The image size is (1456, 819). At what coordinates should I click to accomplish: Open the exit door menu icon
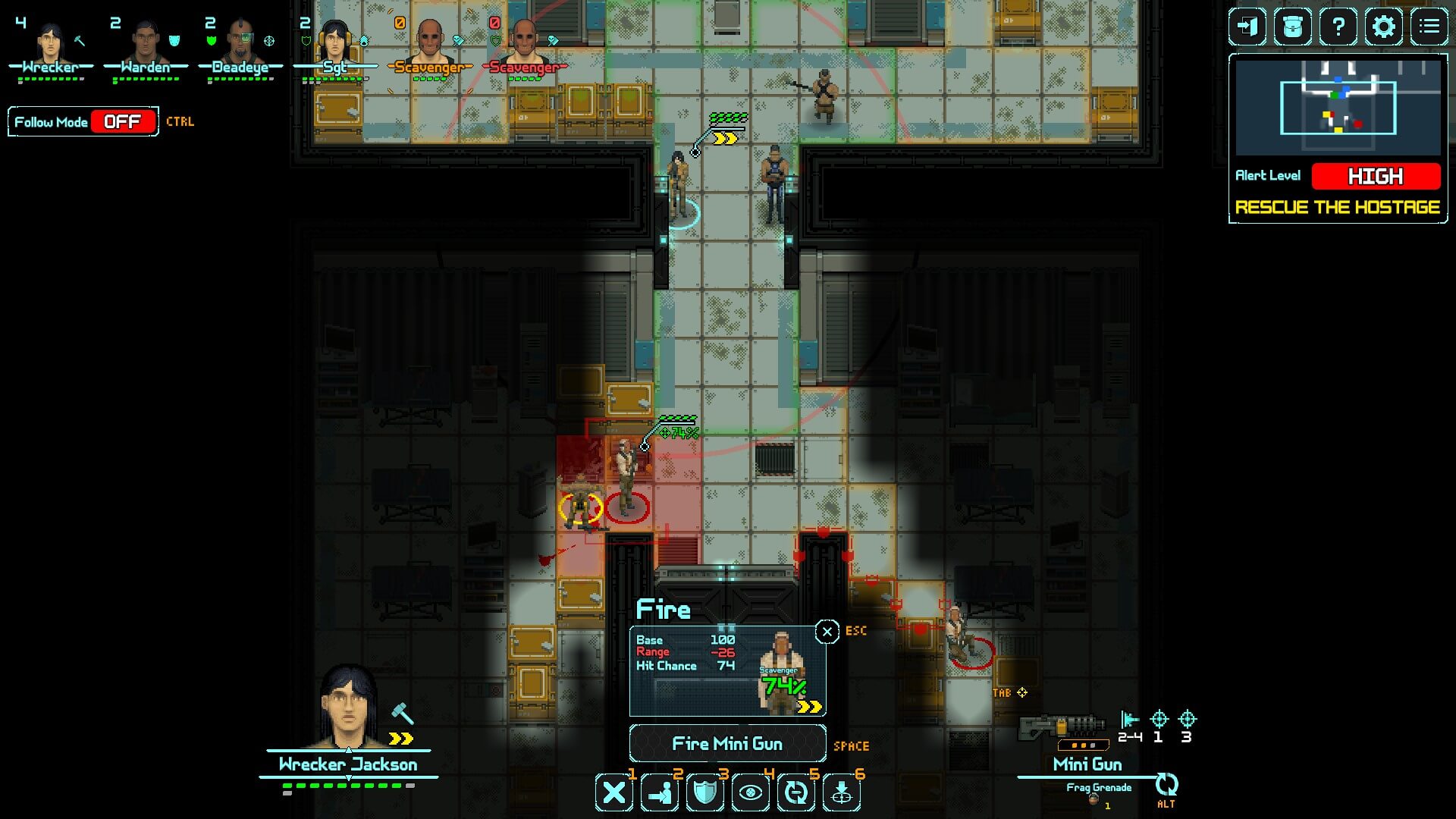[x=1247, y=27]
